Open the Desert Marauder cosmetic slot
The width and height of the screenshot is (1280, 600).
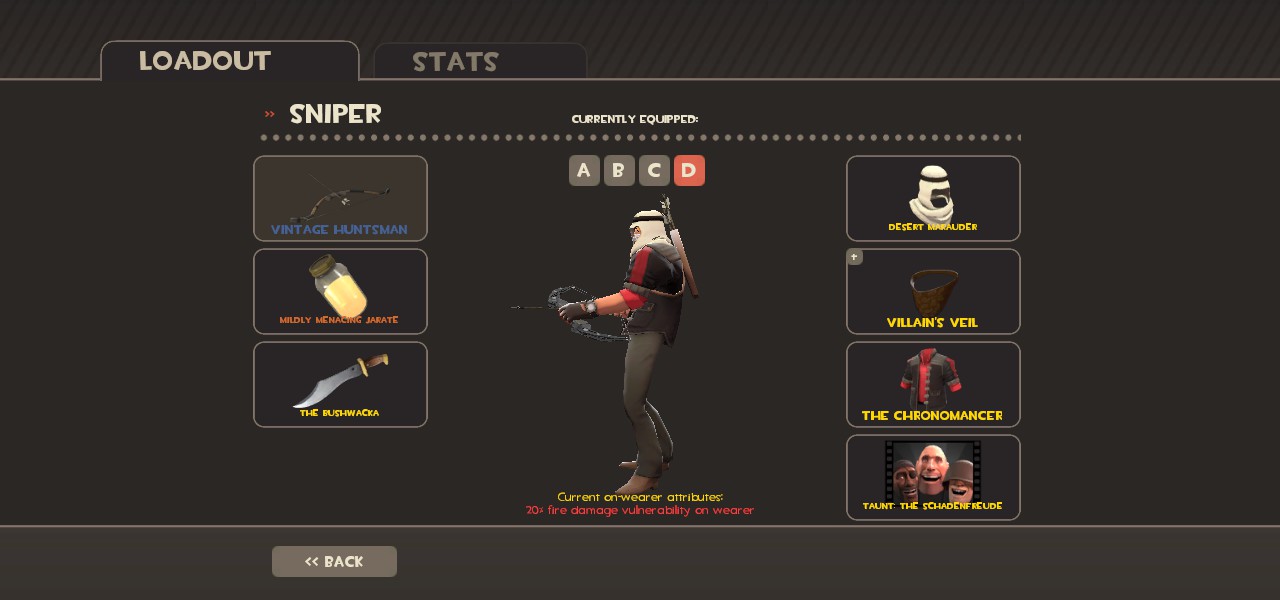(x=933, y=198)
